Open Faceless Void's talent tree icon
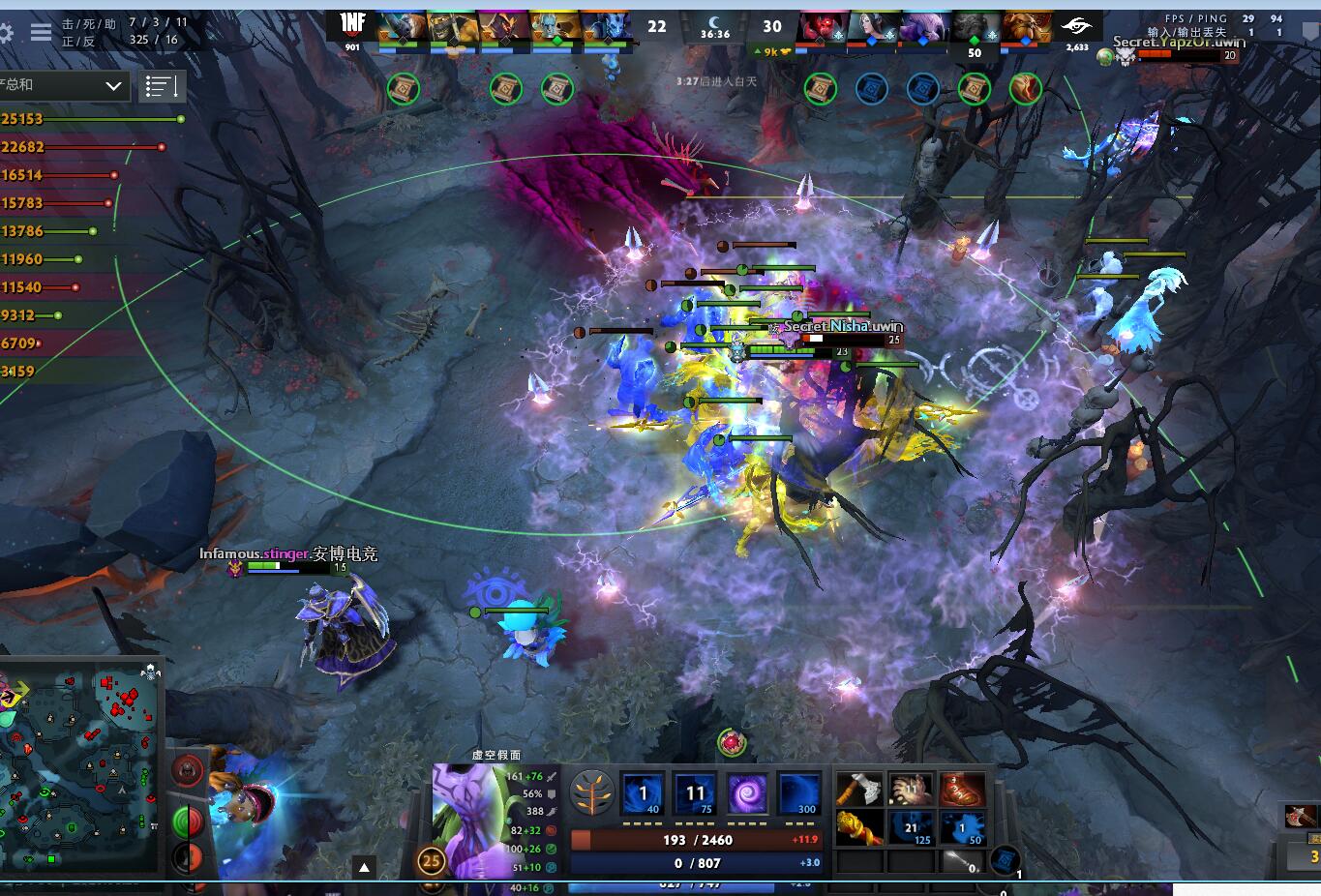 pyautogui.click(x=592, y=791)
